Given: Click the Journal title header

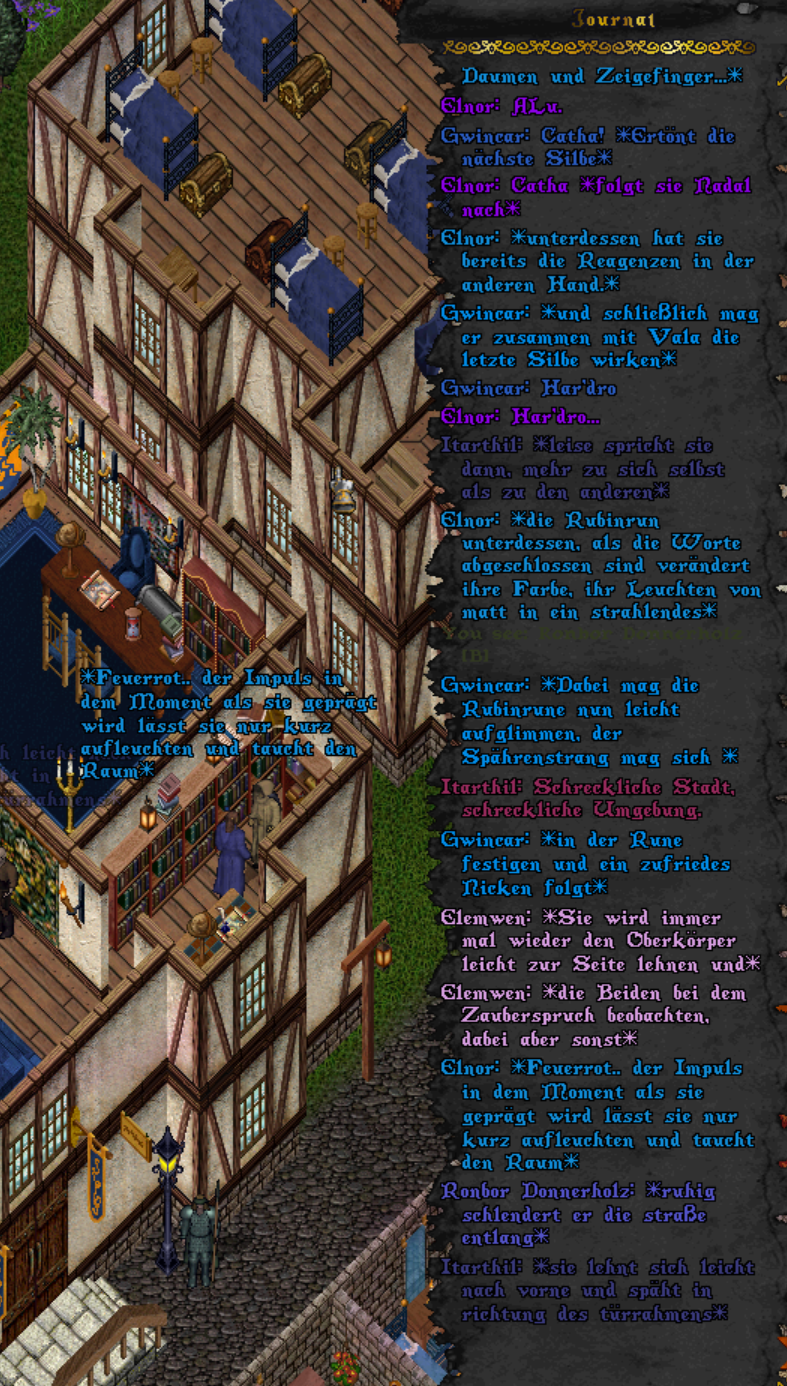Looking at the screenshot, I should tap(600, 19).
